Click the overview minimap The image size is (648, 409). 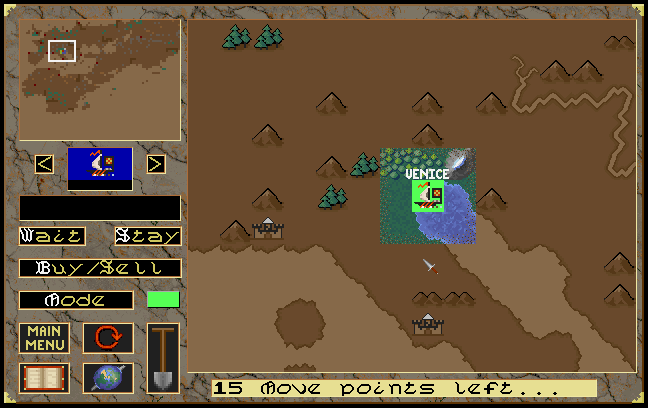pyautogui.click(x=100, y=80)
